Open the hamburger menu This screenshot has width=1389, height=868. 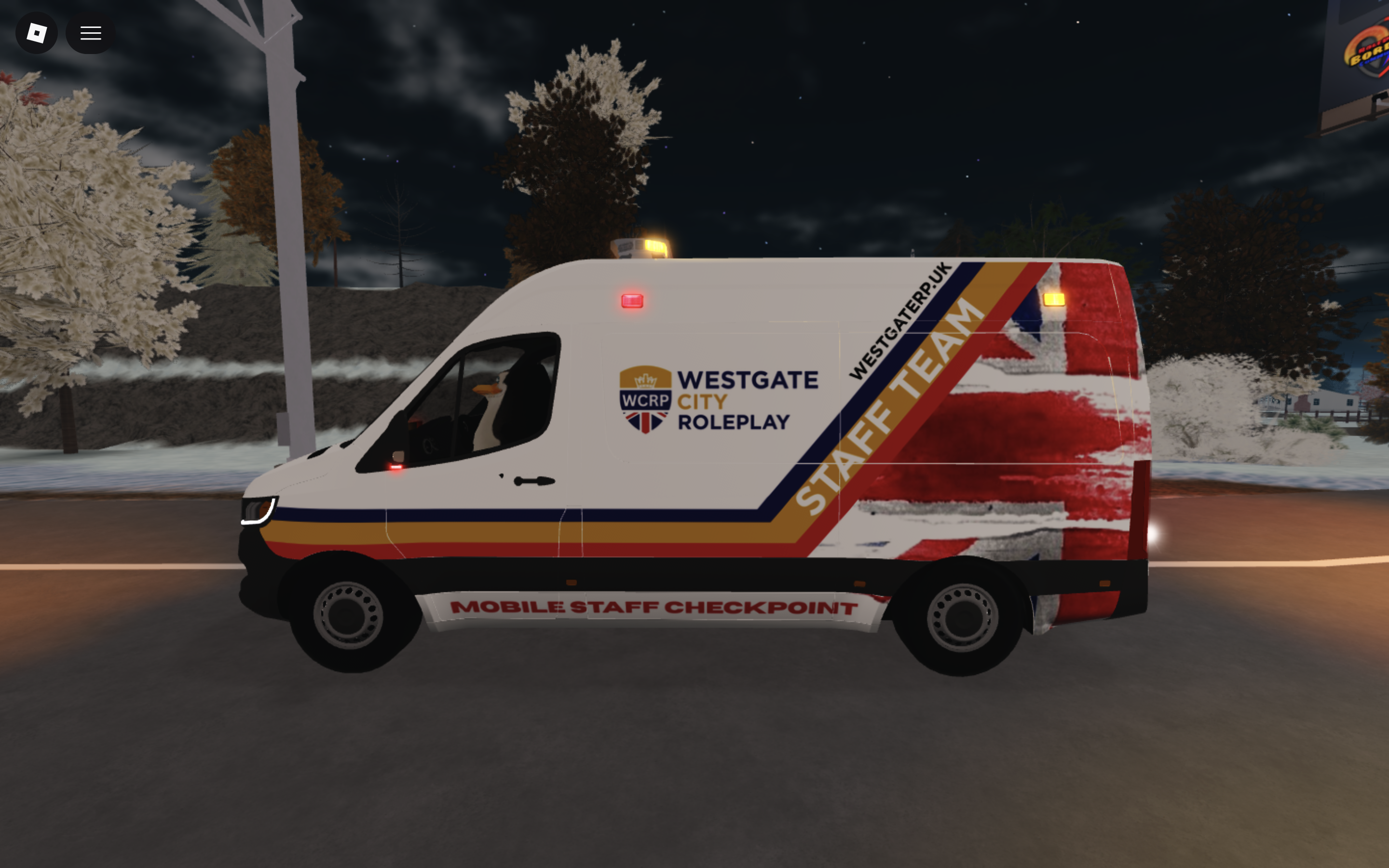tap(90, 33)
